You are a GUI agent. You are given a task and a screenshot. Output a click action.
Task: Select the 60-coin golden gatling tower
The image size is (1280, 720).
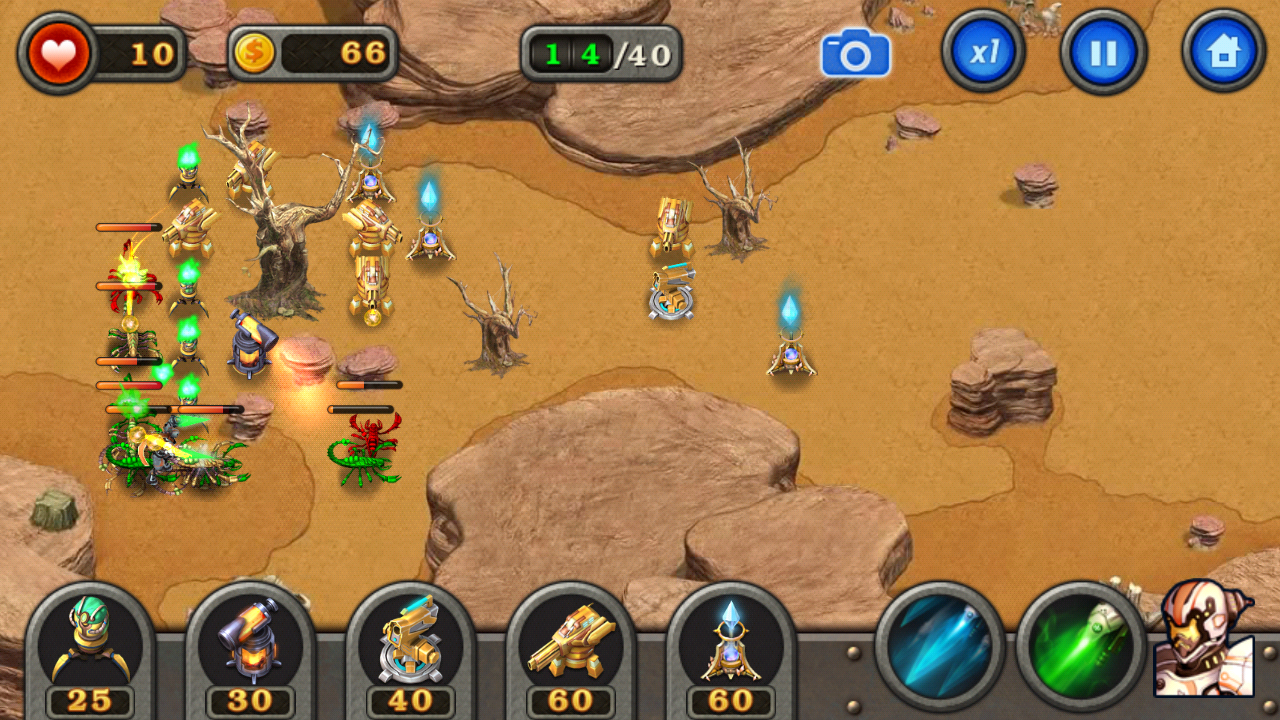pyautogui.click(x=570, y=645)
